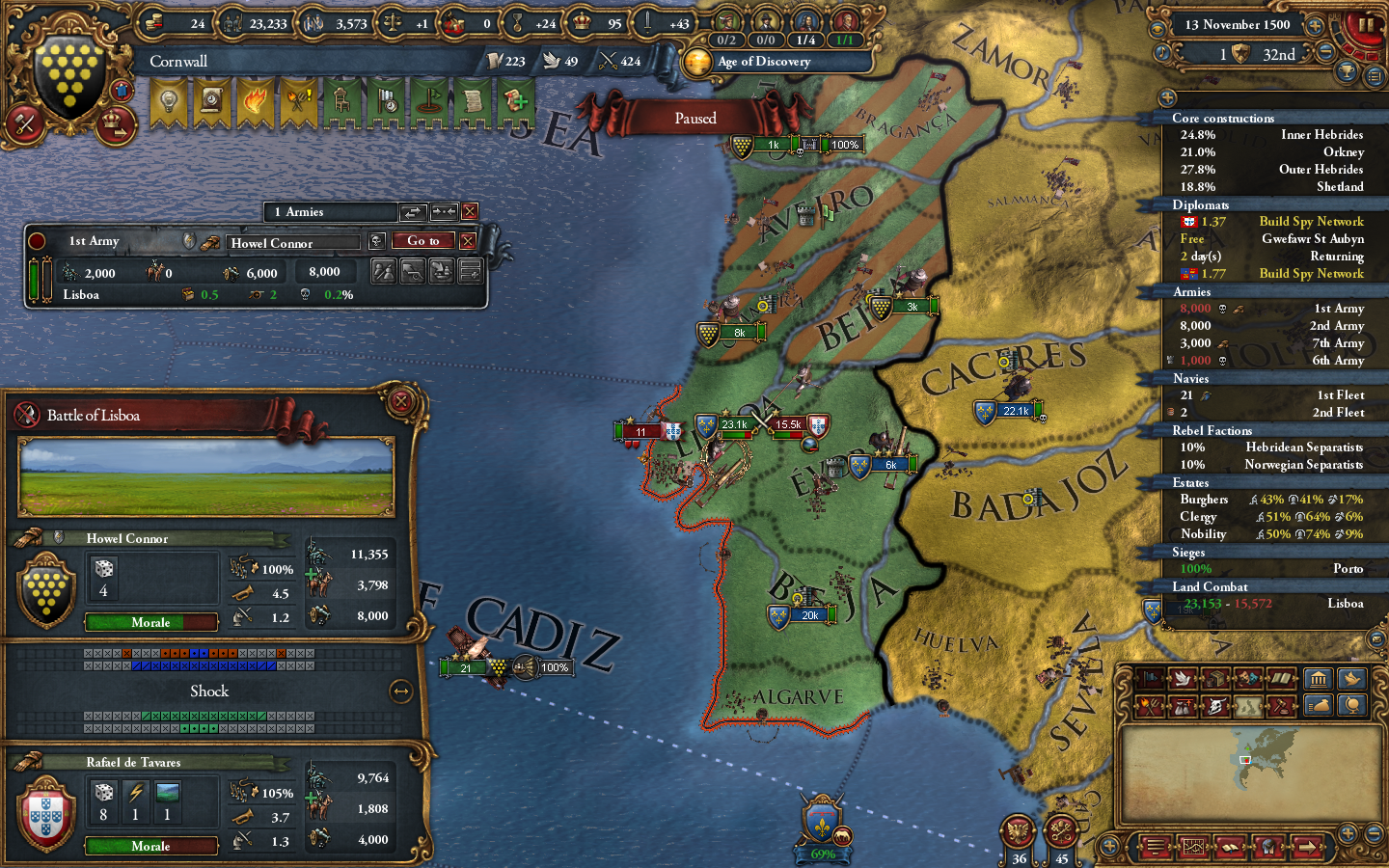
Task: Open the trade goods map mode
Action: pos(1216,680)
